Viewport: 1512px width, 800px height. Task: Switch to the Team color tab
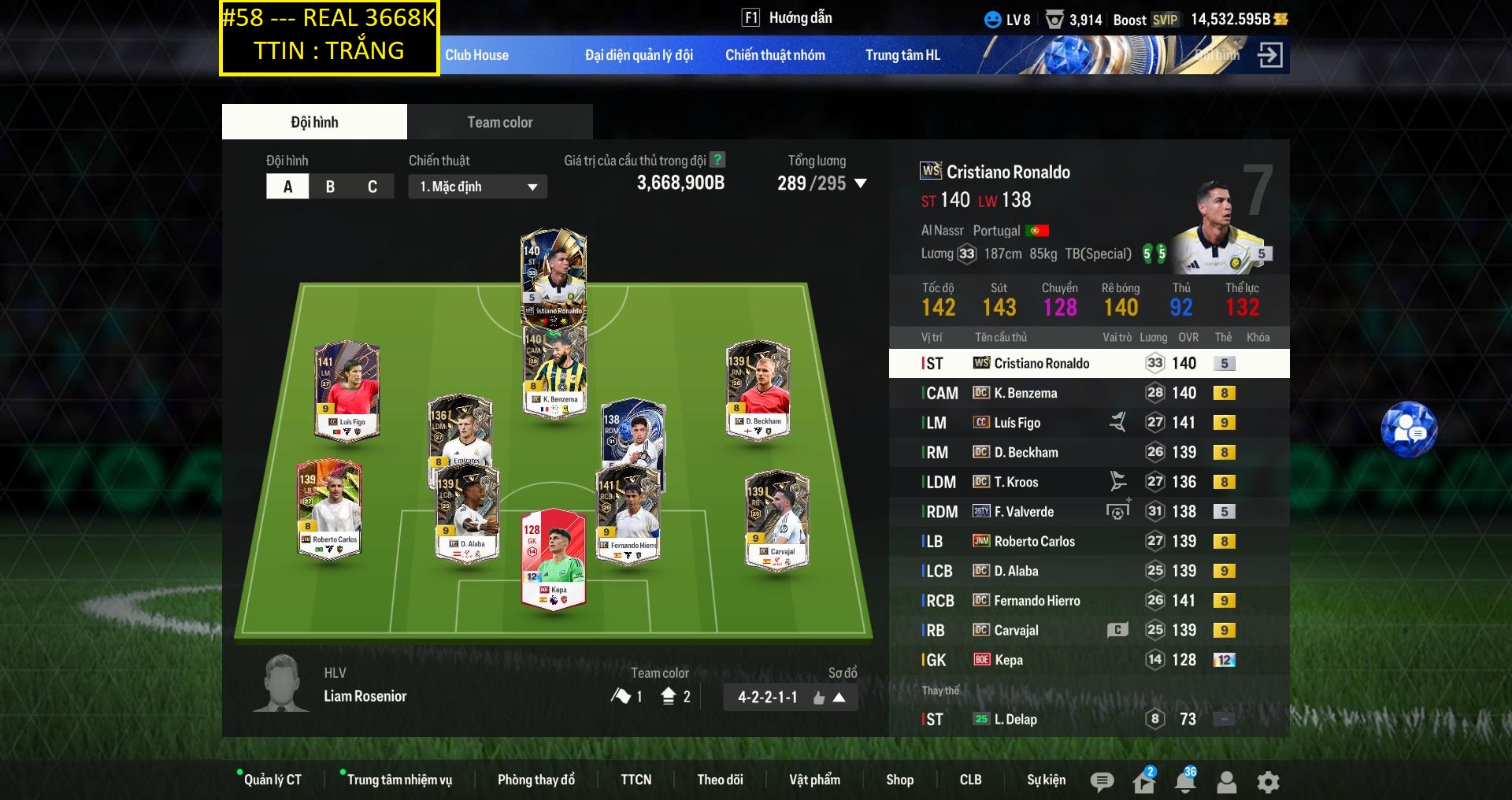499,121
